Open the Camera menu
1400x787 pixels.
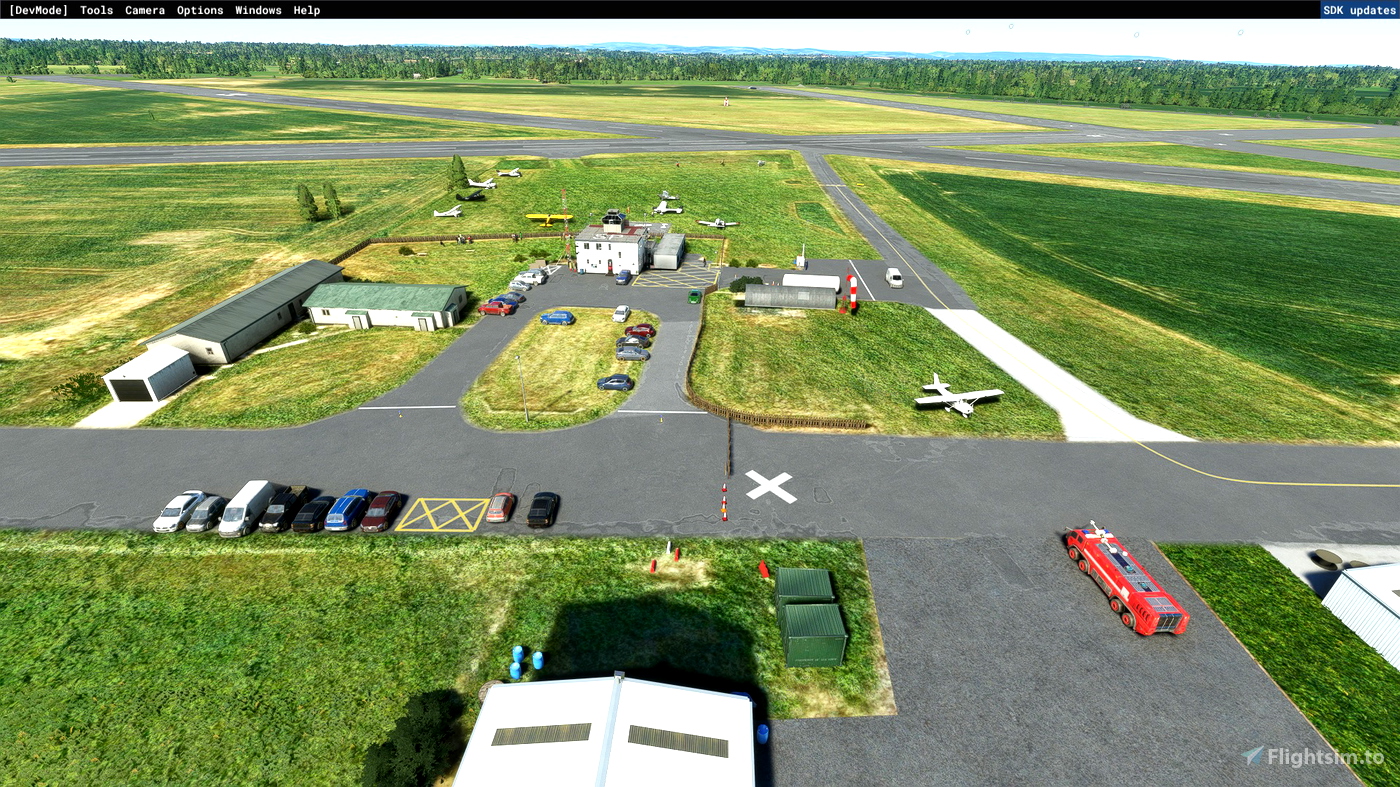[144, 10]
